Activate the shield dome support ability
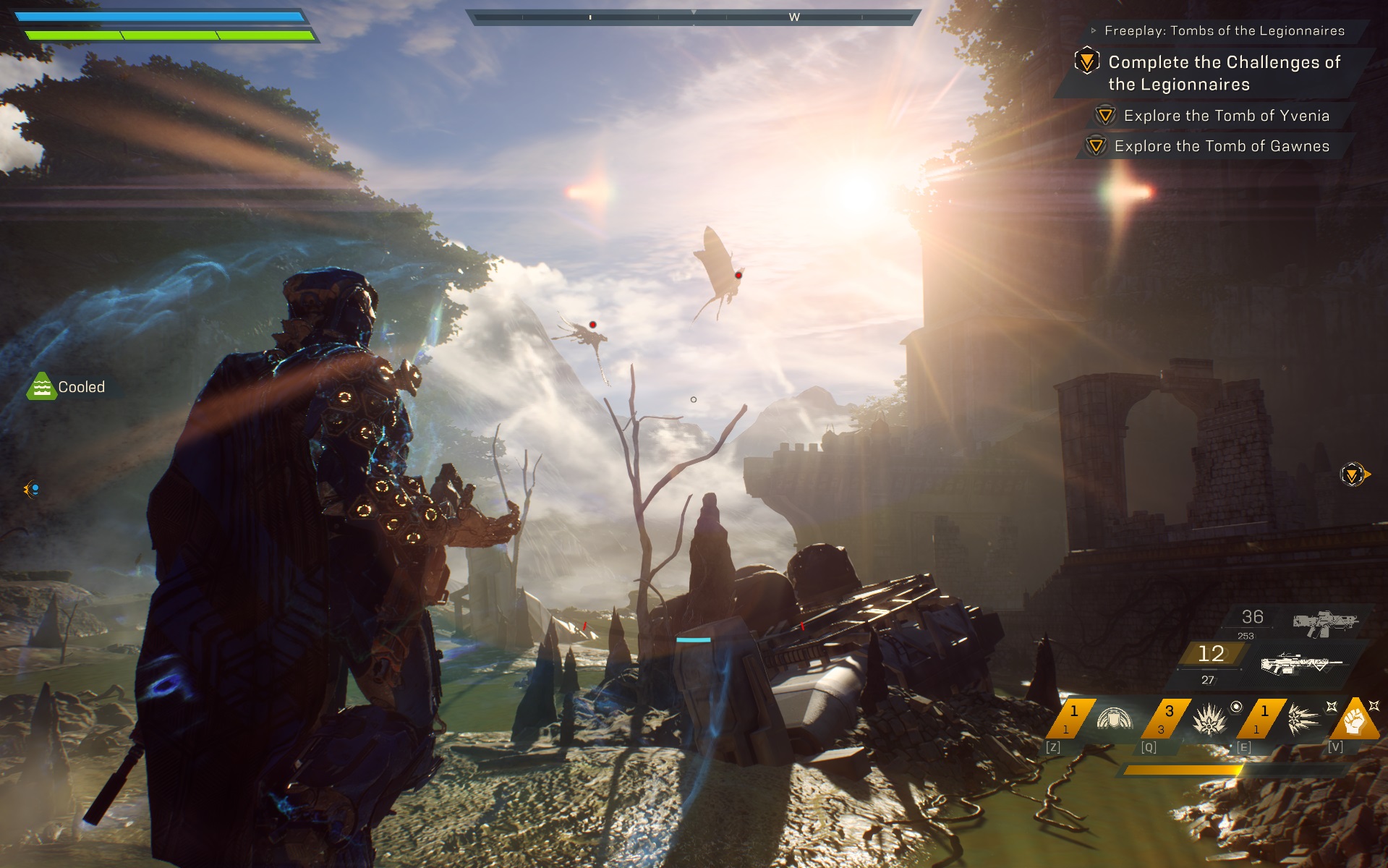 coord(1114,720)
